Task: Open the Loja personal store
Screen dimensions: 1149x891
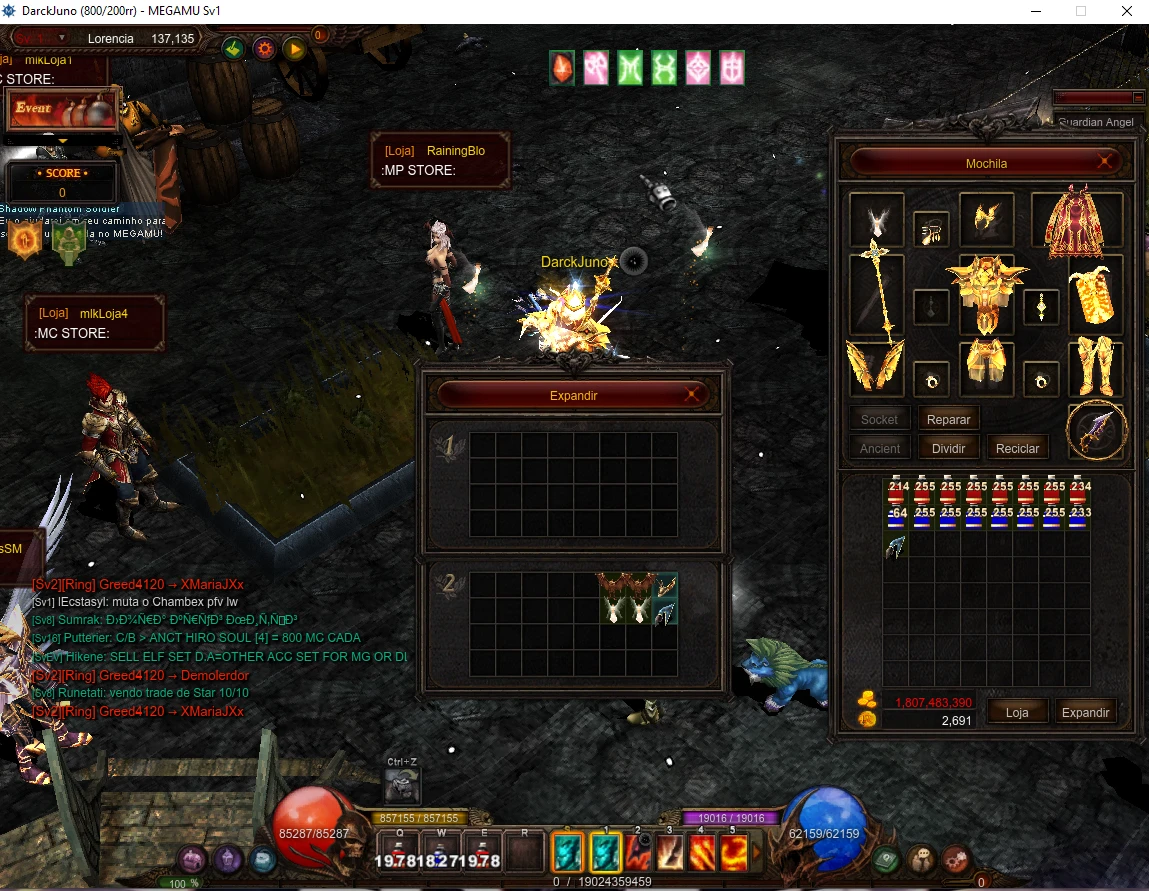Action: 1017,713
